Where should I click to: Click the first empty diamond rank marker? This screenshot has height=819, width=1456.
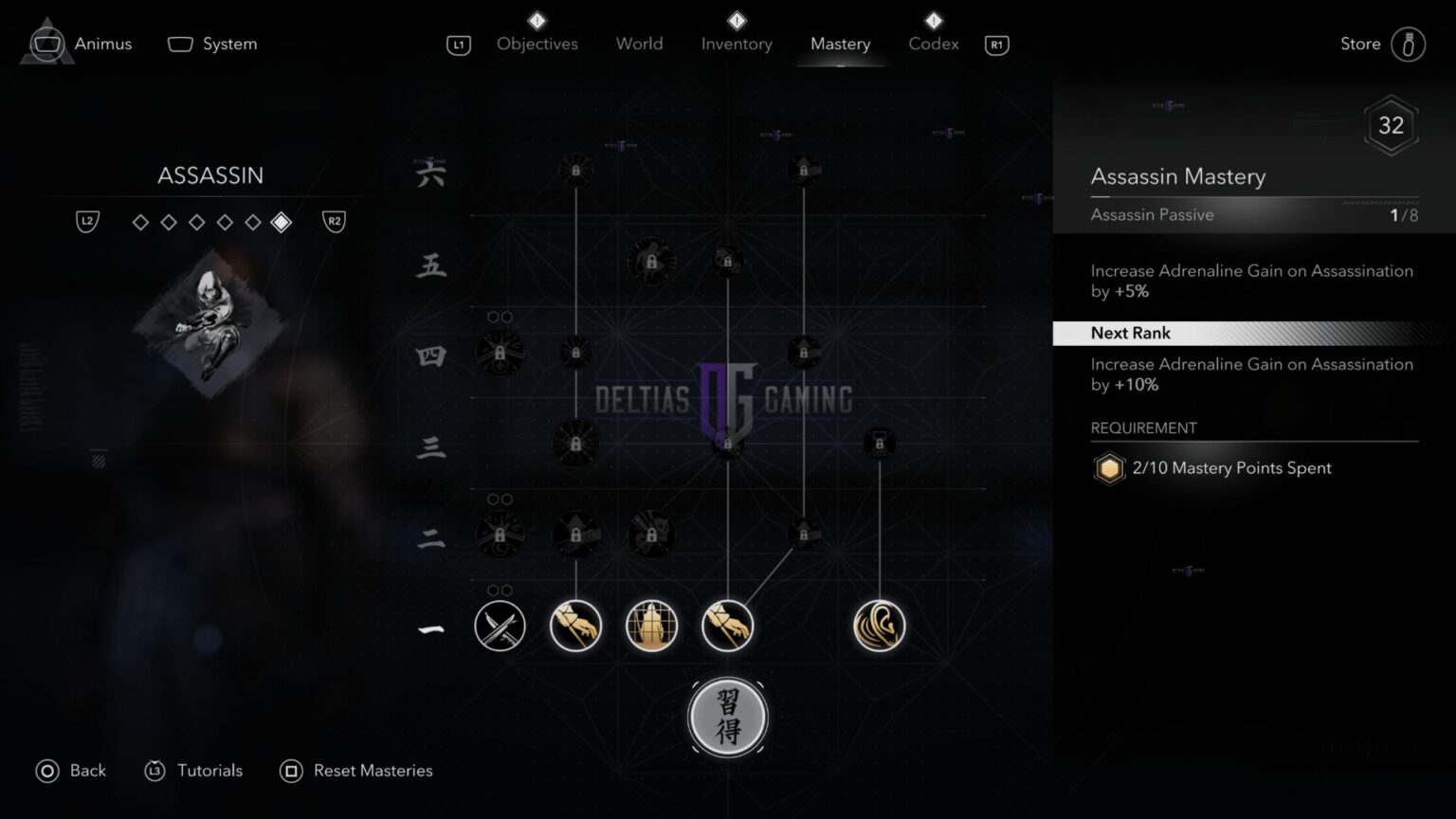click(x=140, y=221)
